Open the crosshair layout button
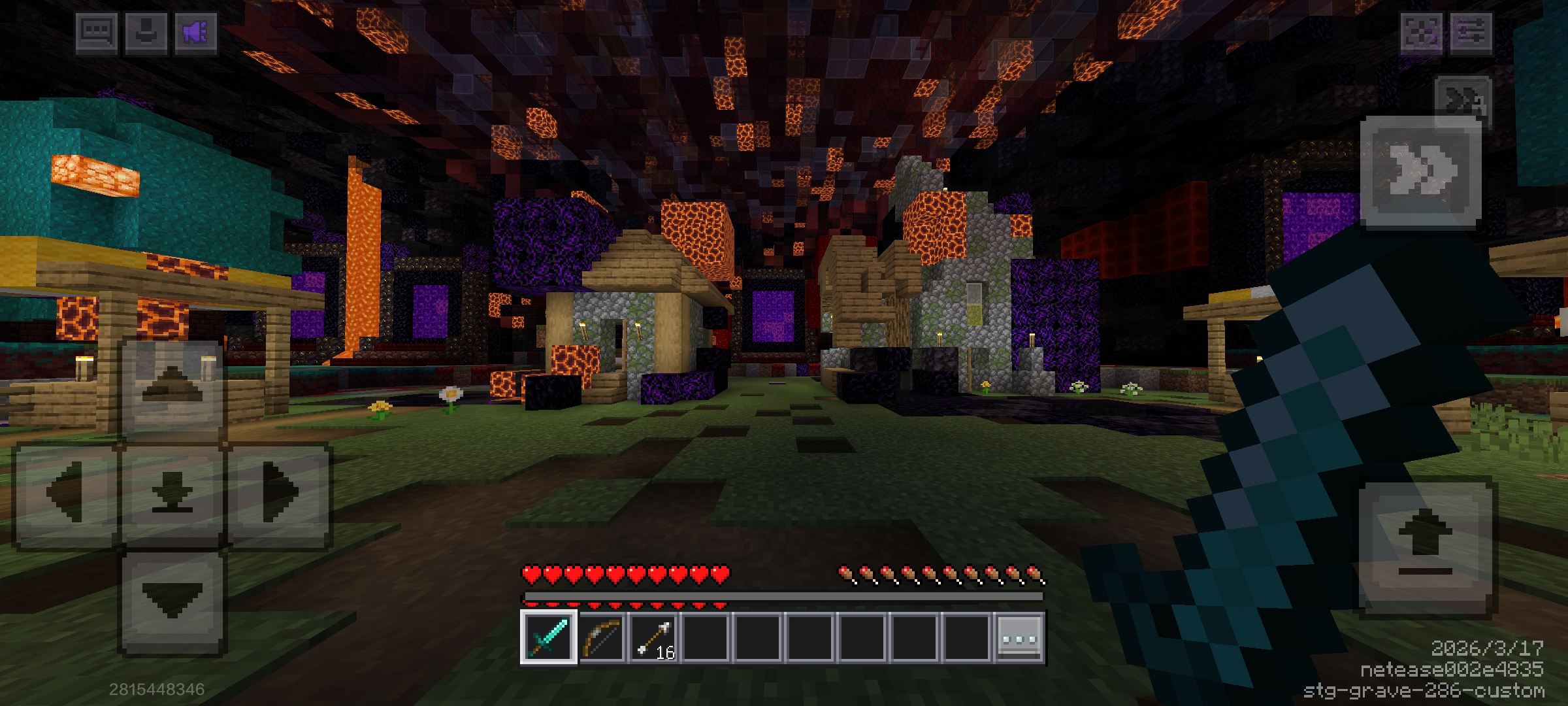 [x=1421, y=32]
